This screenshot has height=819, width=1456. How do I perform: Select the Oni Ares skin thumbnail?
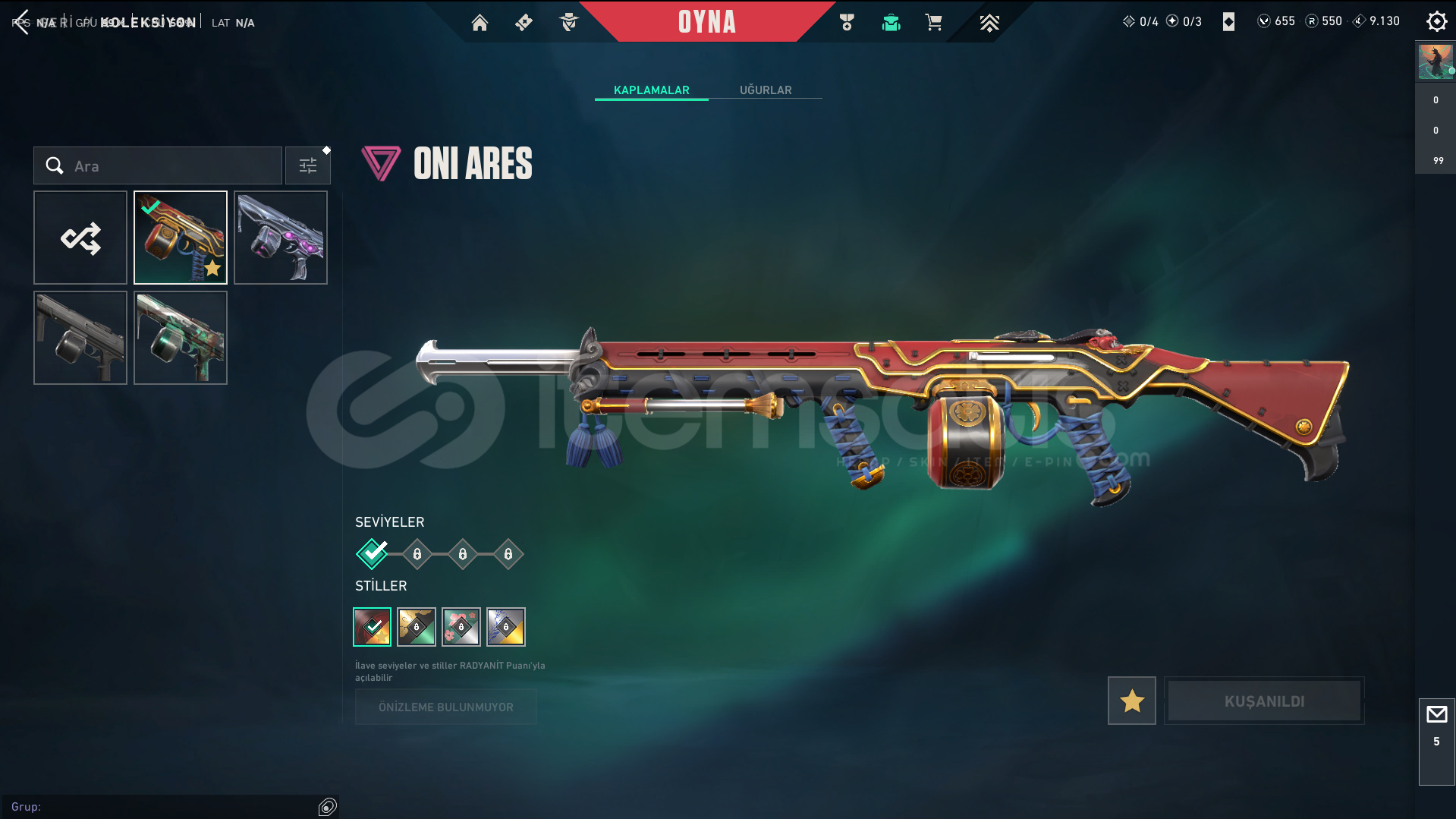(x=181, y=238)
